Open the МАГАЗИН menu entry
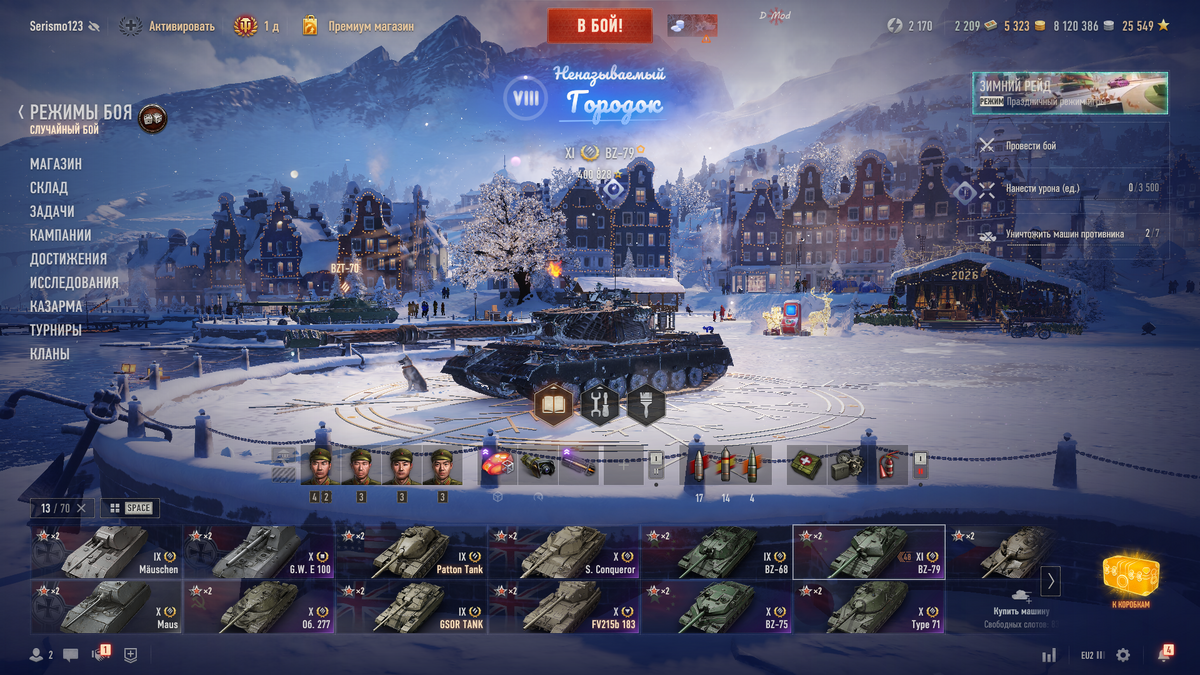The width and height of the screenshot is (1200, 675). (56, 164)
